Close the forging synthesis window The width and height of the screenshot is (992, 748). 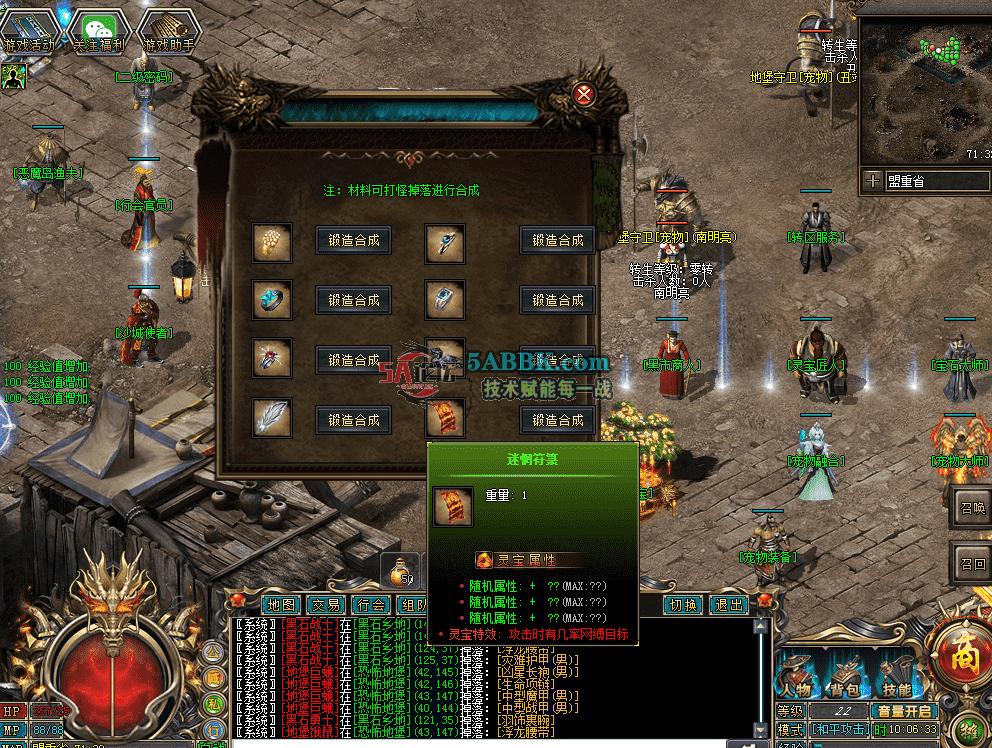click(585, 96)
